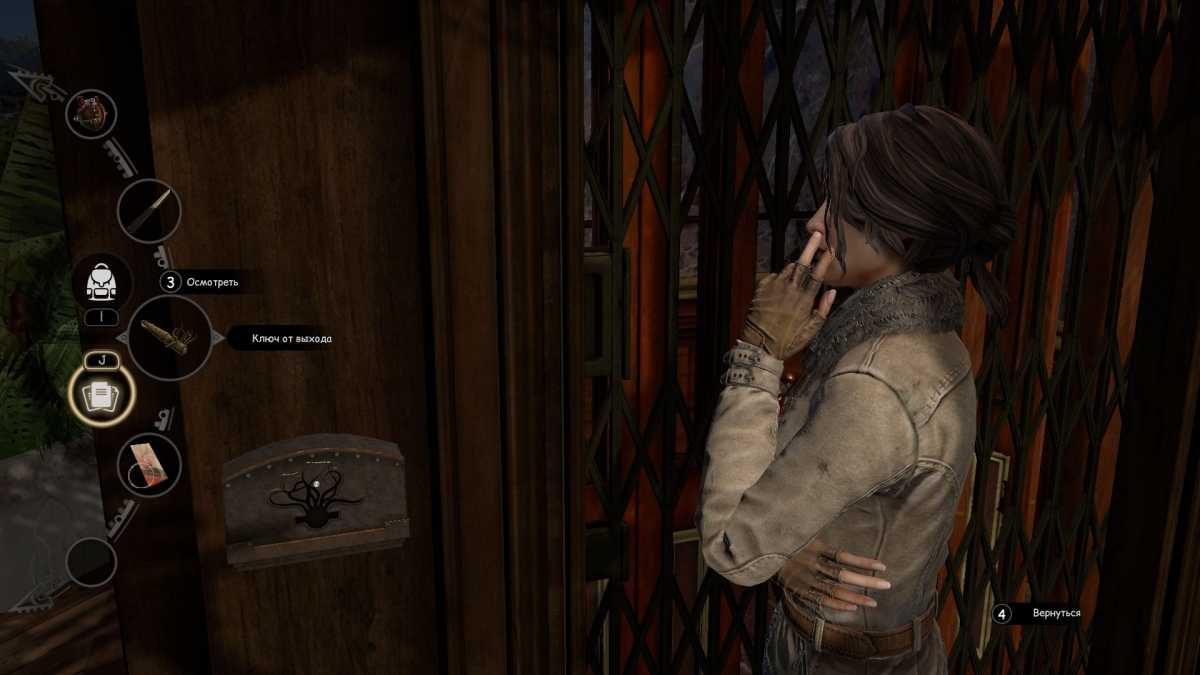Open the backpack inventory

pos(101,283)
